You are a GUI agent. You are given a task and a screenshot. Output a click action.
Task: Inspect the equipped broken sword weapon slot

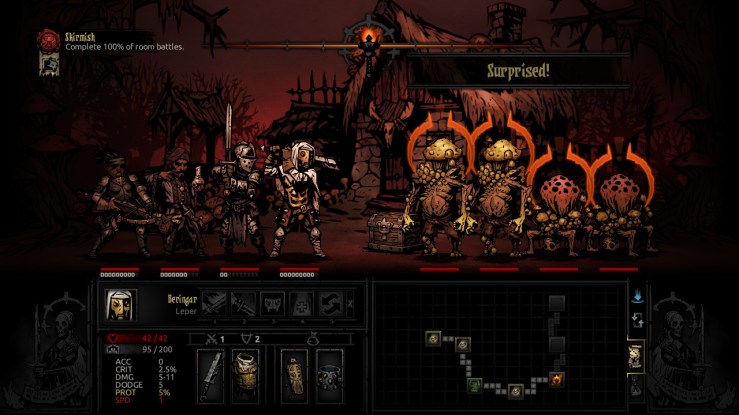[x=211, y=375]
